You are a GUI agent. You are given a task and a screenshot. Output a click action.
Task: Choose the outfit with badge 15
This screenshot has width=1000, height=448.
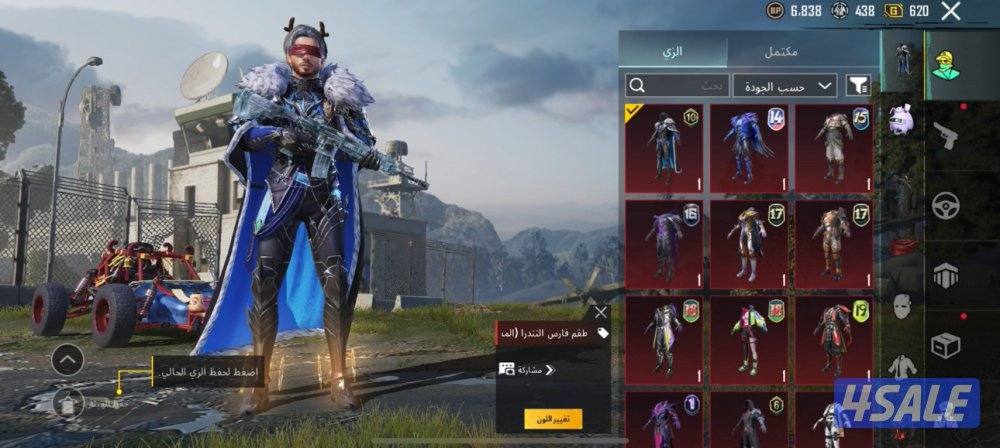click(833, 148)
